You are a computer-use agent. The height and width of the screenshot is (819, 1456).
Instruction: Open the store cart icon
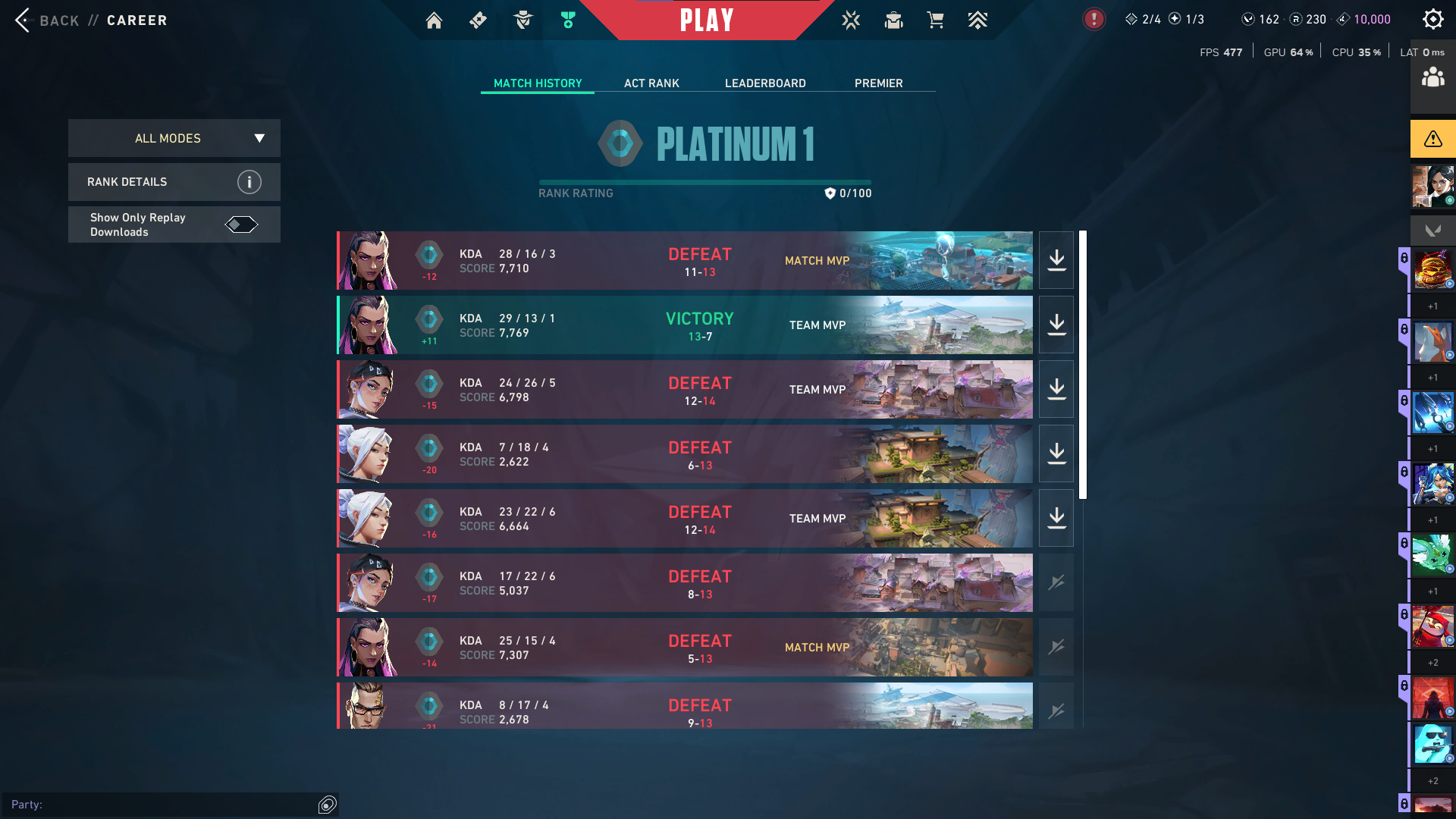[935, 20]
